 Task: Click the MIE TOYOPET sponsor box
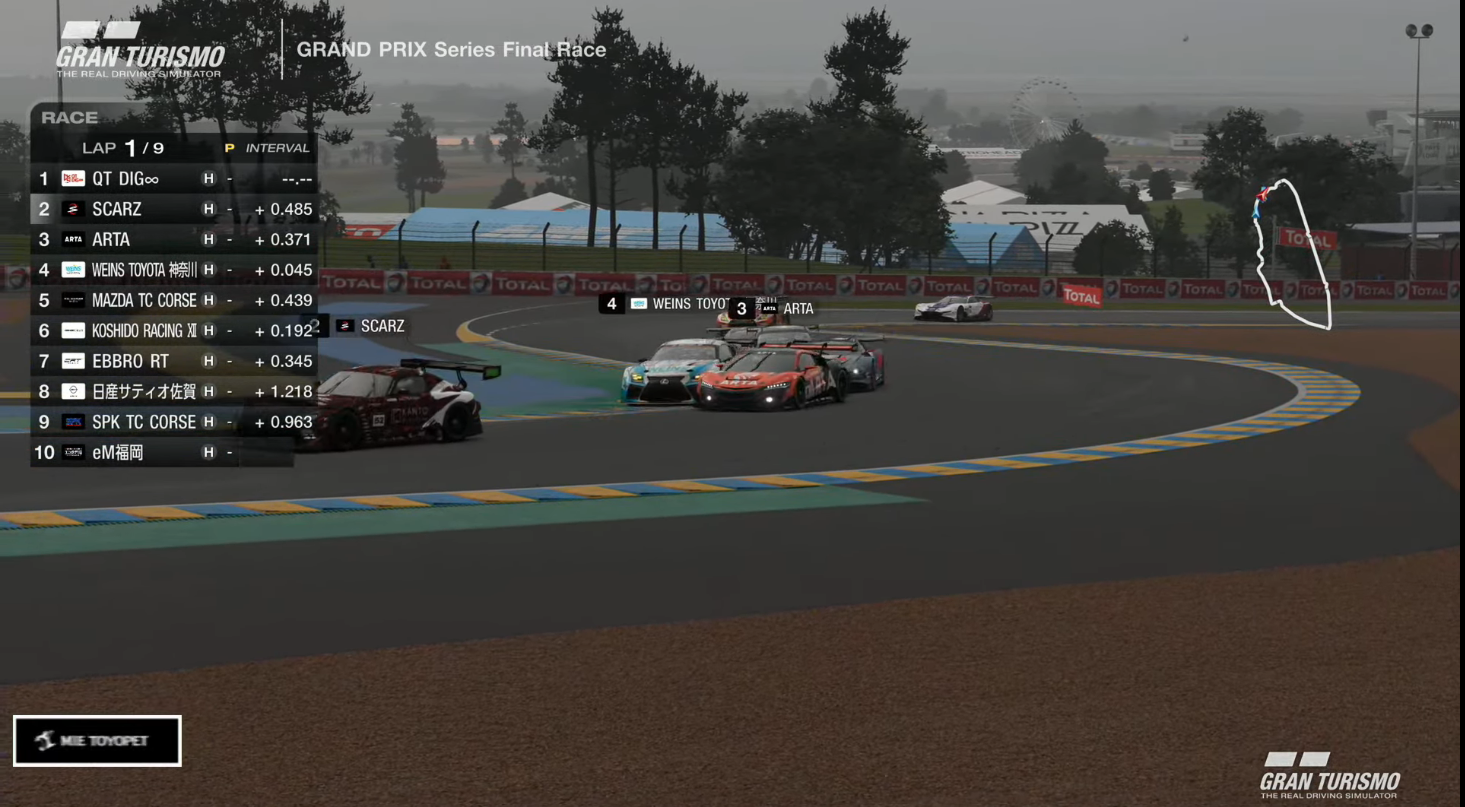click(97, 741)
